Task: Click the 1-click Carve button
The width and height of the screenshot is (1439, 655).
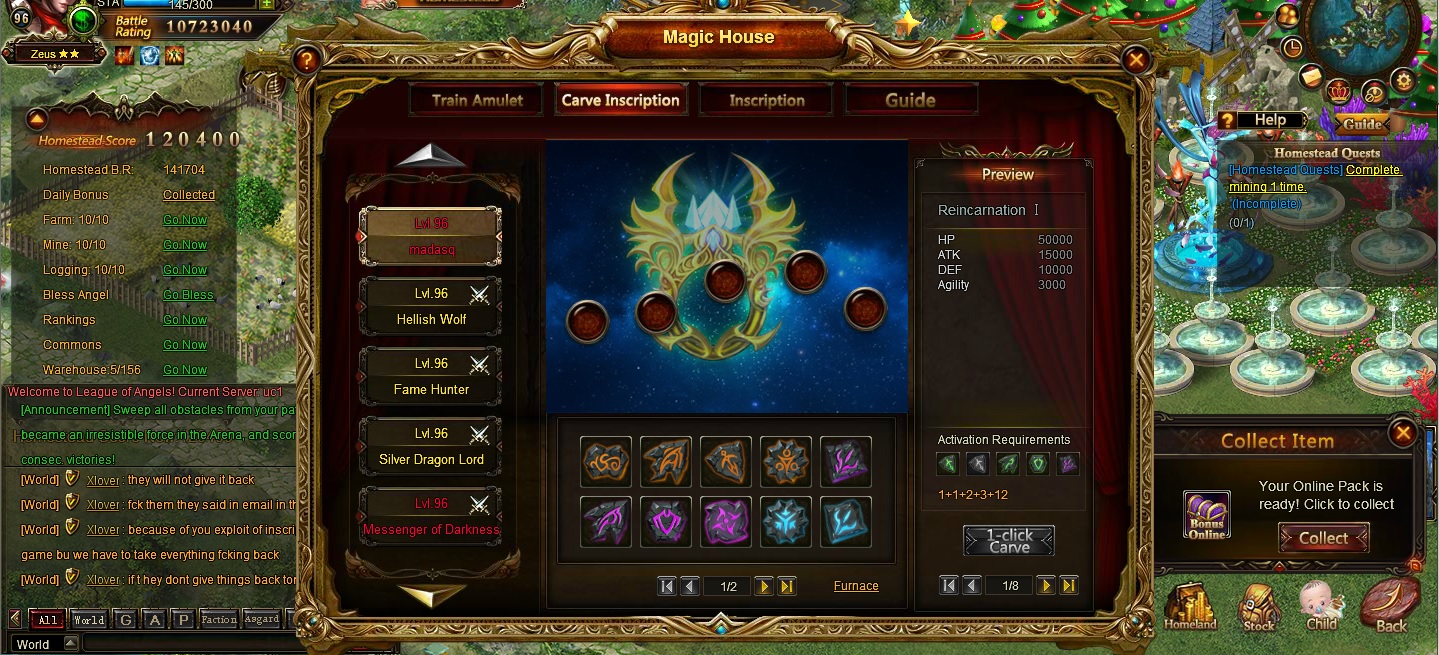Action: (1008, 541)
